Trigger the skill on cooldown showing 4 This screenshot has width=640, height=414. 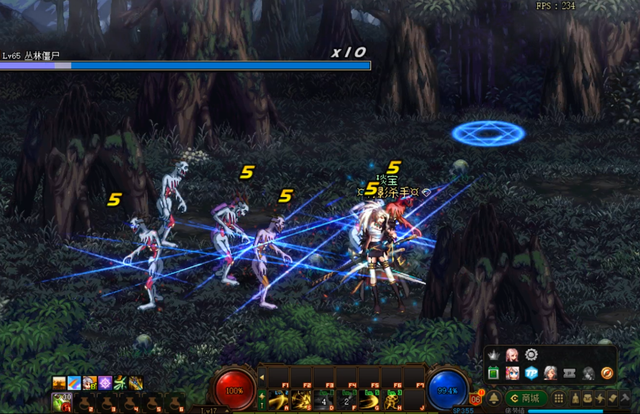[x=325, y=402]
